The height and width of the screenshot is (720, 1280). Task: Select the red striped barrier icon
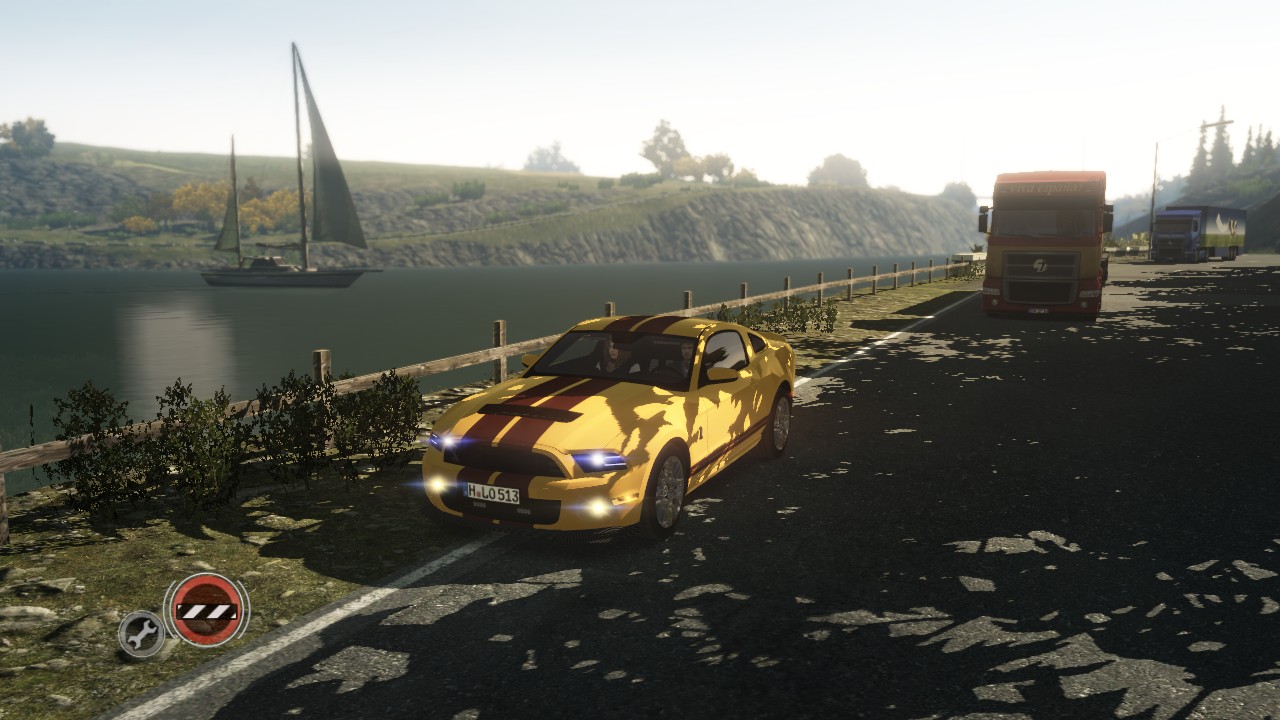click(x=207, y=609)
